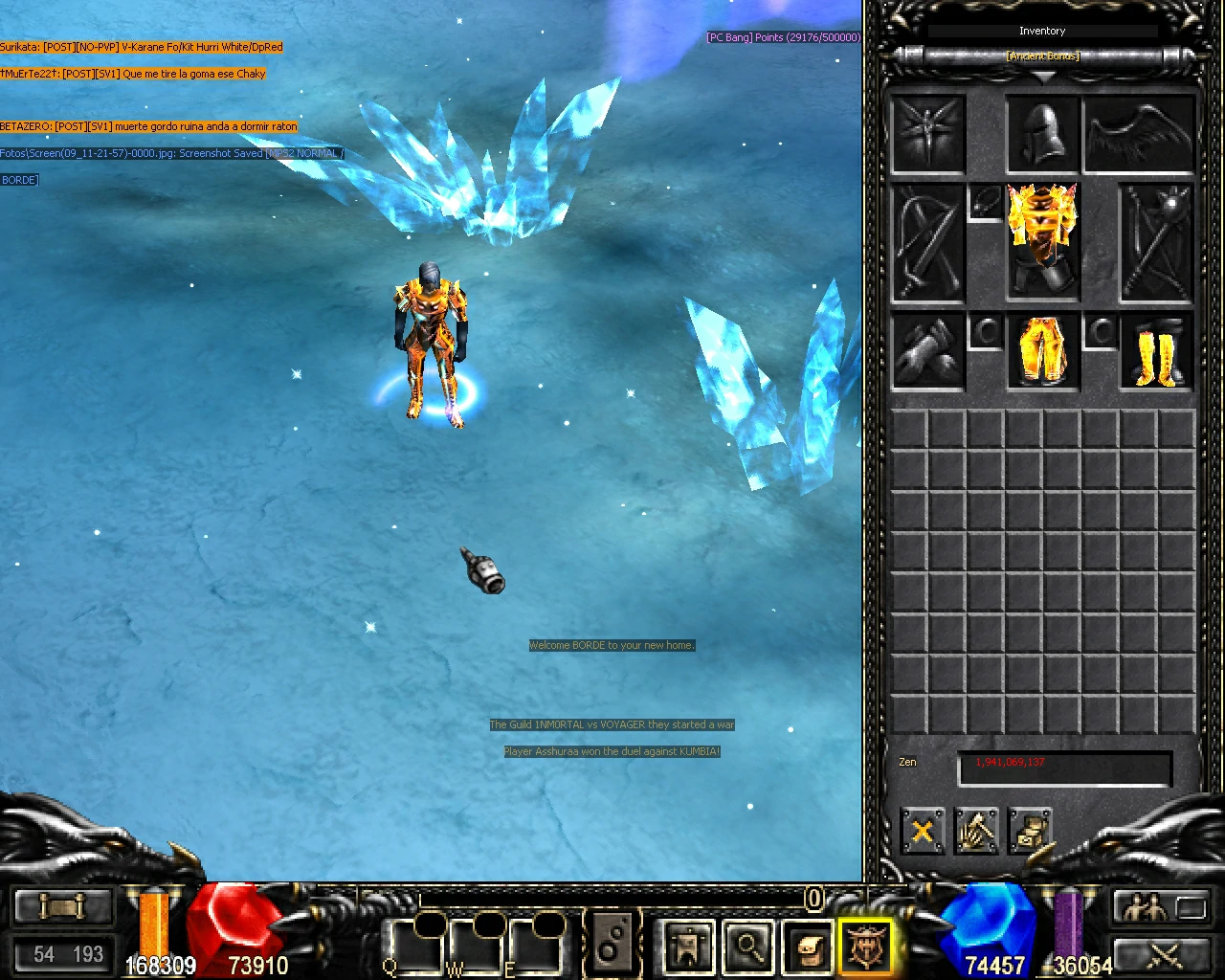Click BETAZERO's orange chat message
The height and width of the screenshot is (980, 1225).
pos(148,125)
